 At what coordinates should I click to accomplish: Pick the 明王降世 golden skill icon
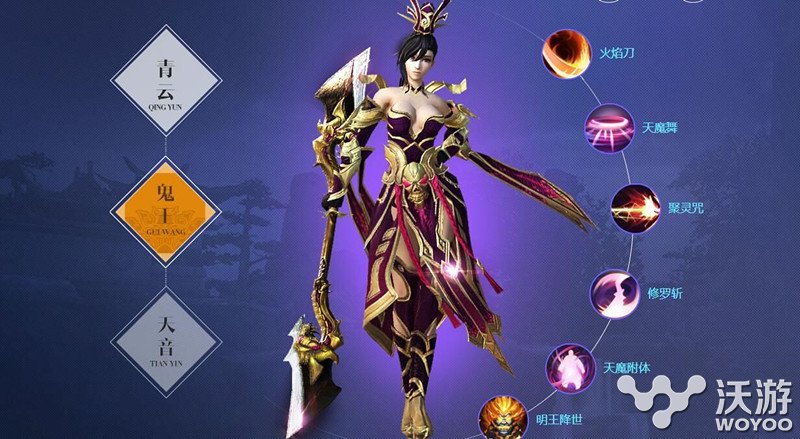point(500,418)
